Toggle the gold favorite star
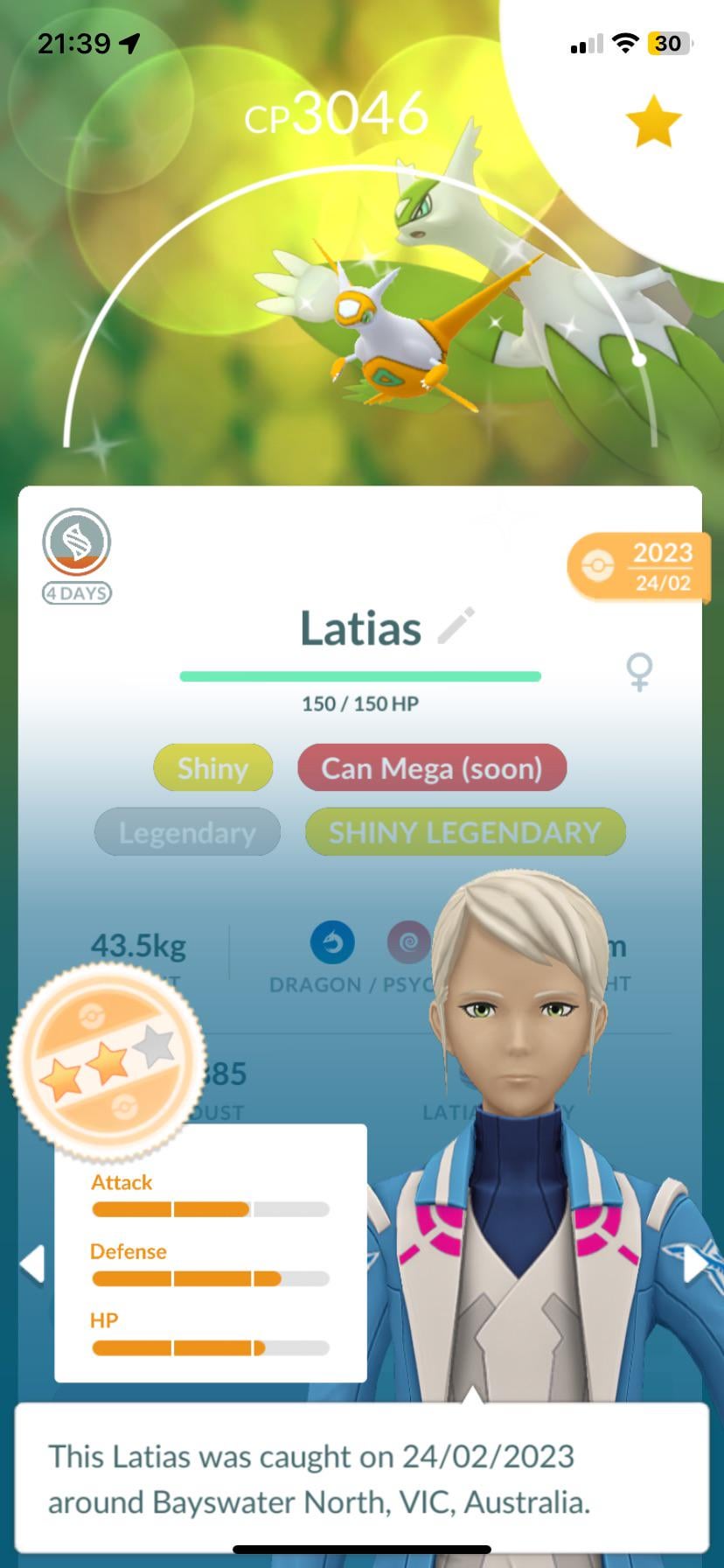The height and width of the screenshot is (1568, 724). (x=653, y=122)
